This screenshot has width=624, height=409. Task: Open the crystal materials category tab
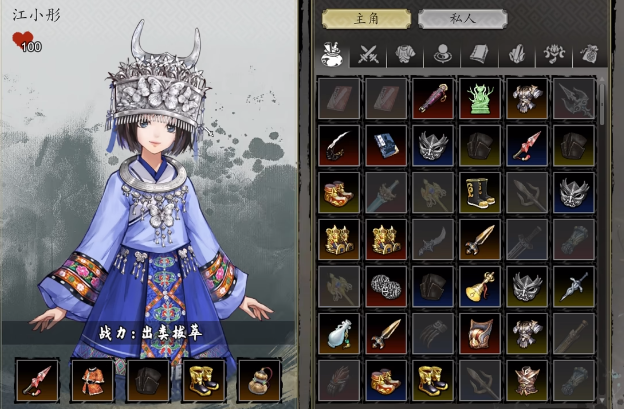click(516, 54)
